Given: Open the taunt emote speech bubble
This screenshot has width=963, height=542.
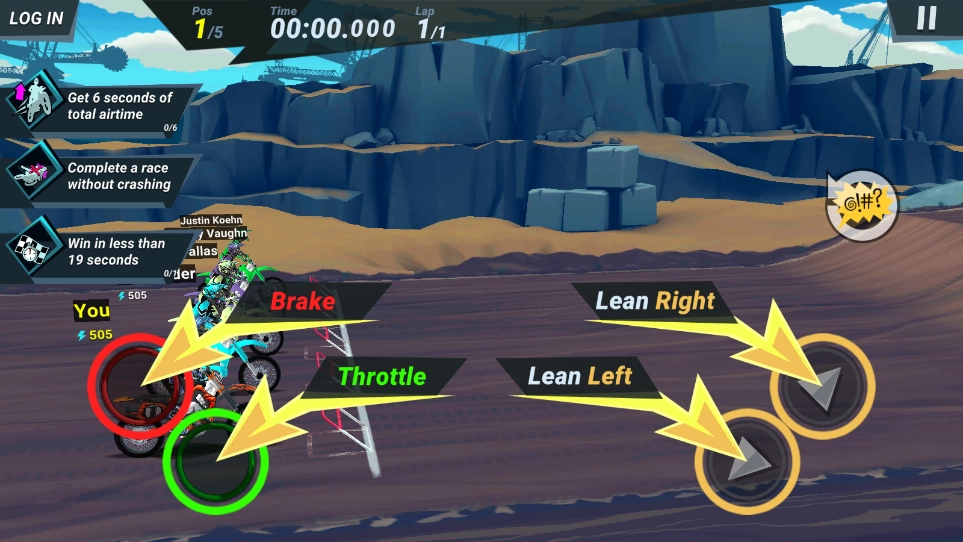Looking at the screenshot, I should coord(861,207).
